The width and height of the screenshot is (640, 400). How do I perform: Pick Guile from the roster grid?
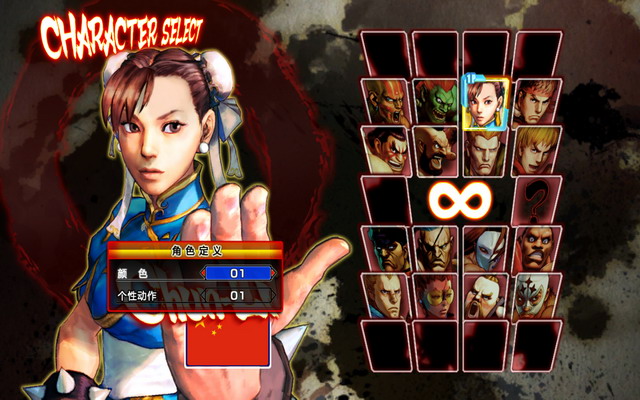point(486,150)
